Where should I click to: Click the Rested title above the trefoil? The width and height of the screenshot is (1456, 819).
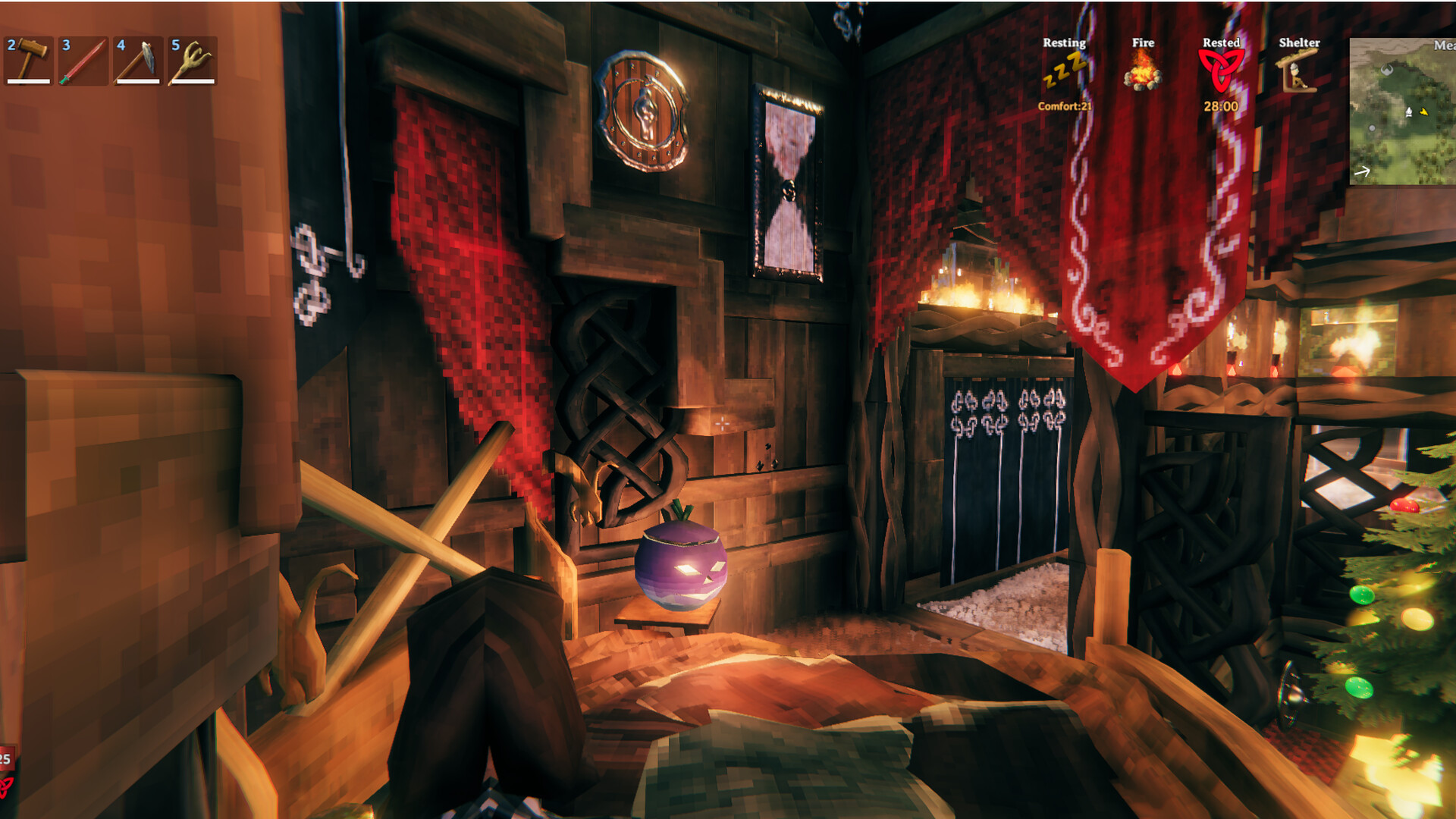(1221, 43)
